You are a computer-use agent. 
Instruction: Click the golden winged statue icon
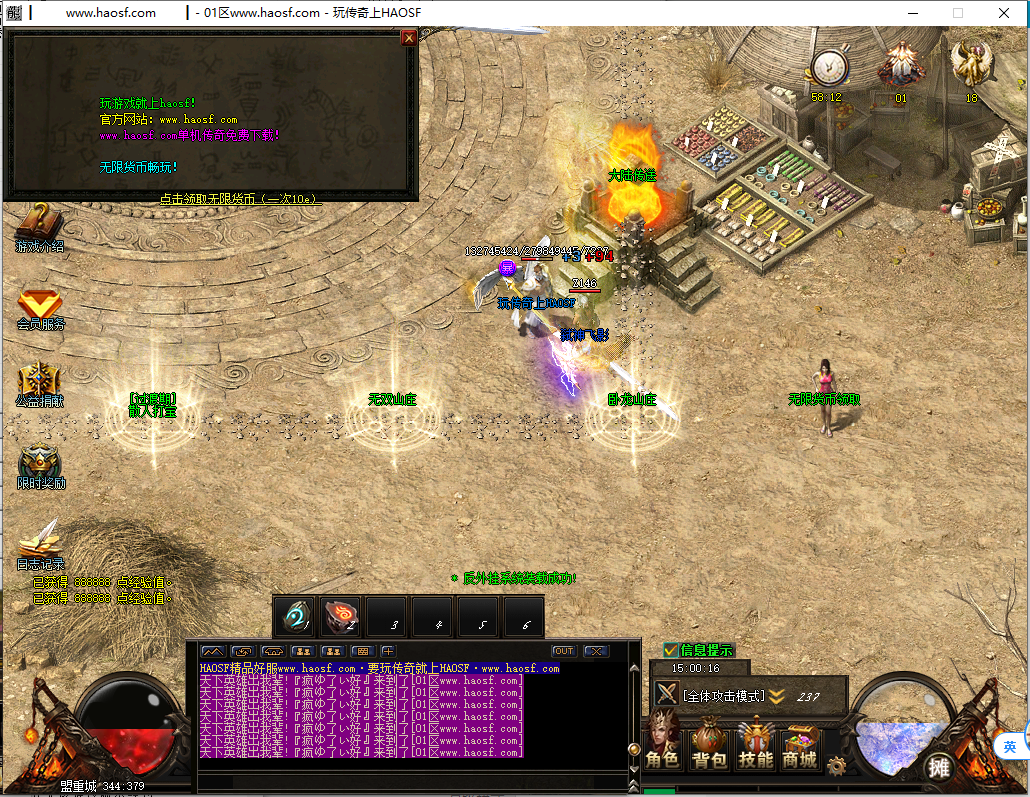click(970, 64)
